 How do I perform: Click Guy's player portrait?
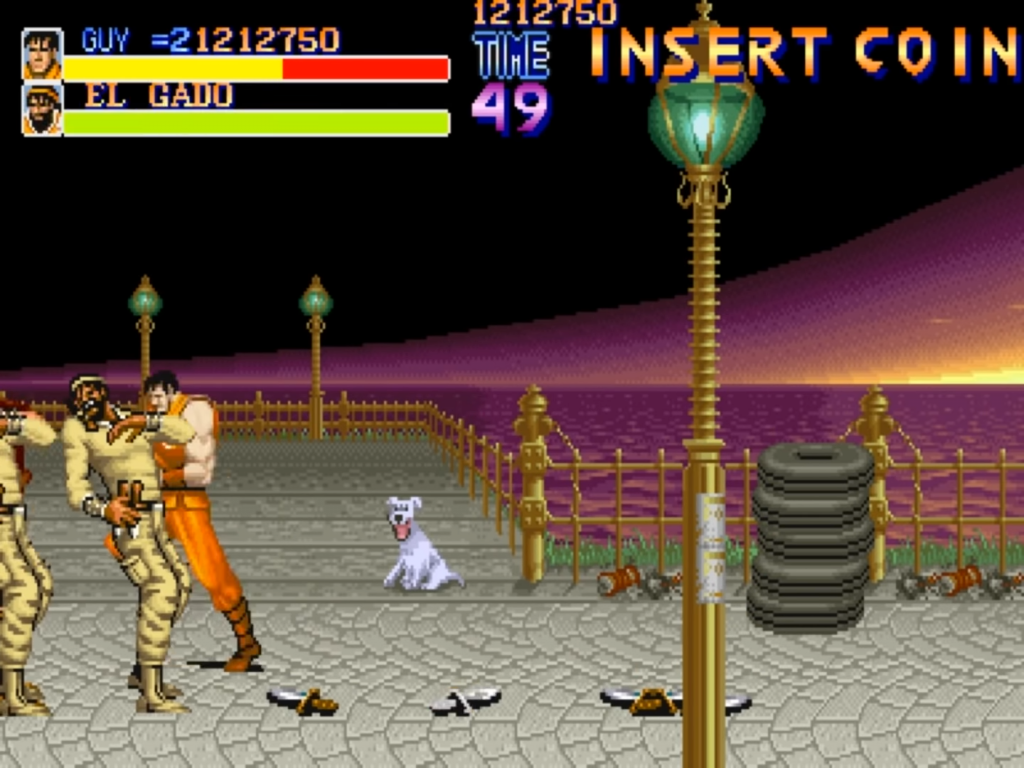tap(42, 54)
